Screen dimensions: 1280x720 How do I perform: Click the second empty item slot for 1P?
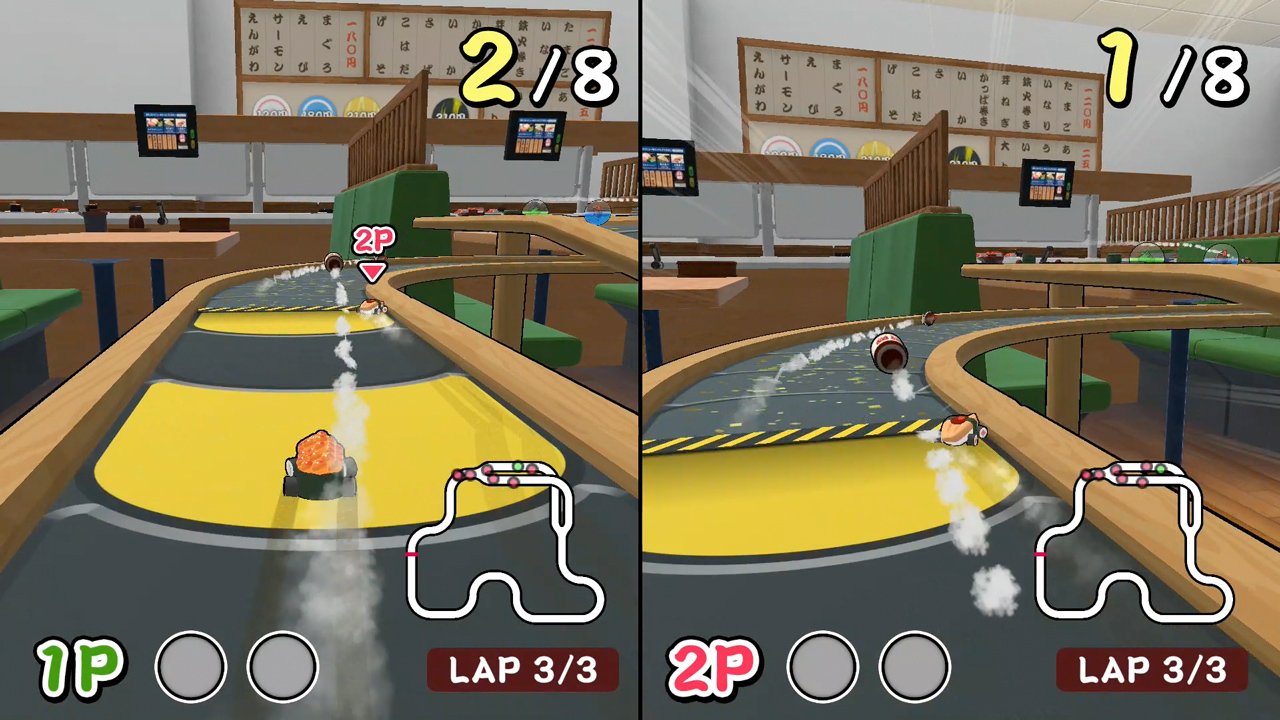(283, 666)
